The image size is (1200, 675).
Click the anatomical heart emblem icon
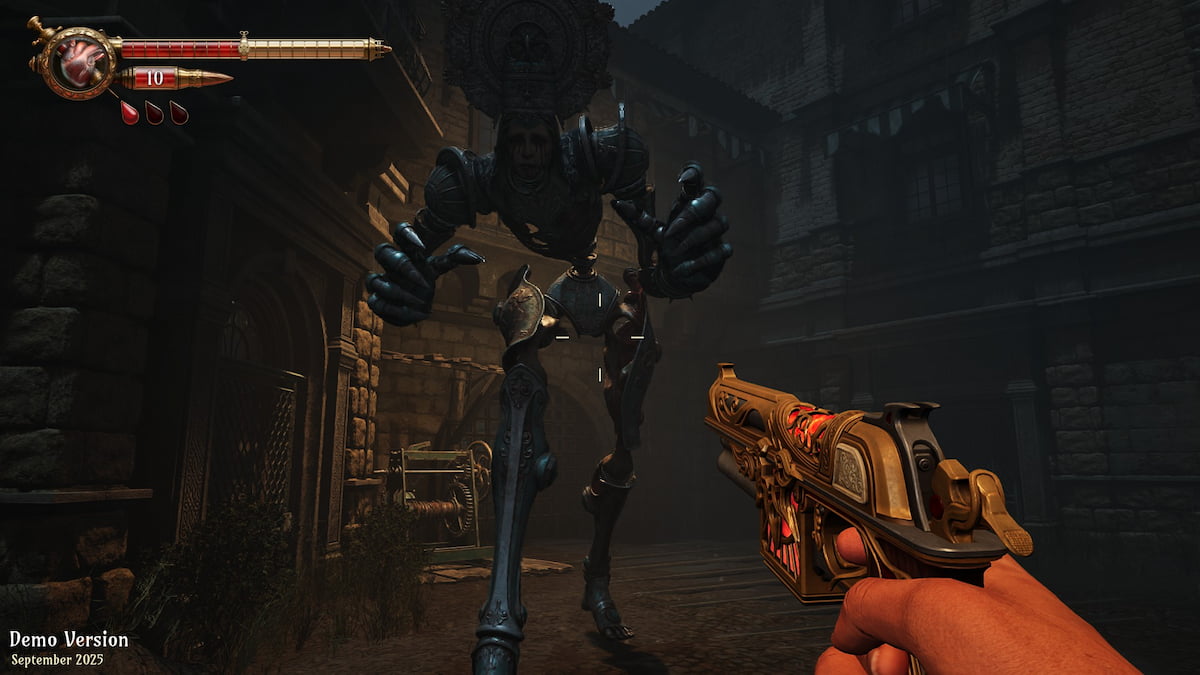[x=76, y=62]
